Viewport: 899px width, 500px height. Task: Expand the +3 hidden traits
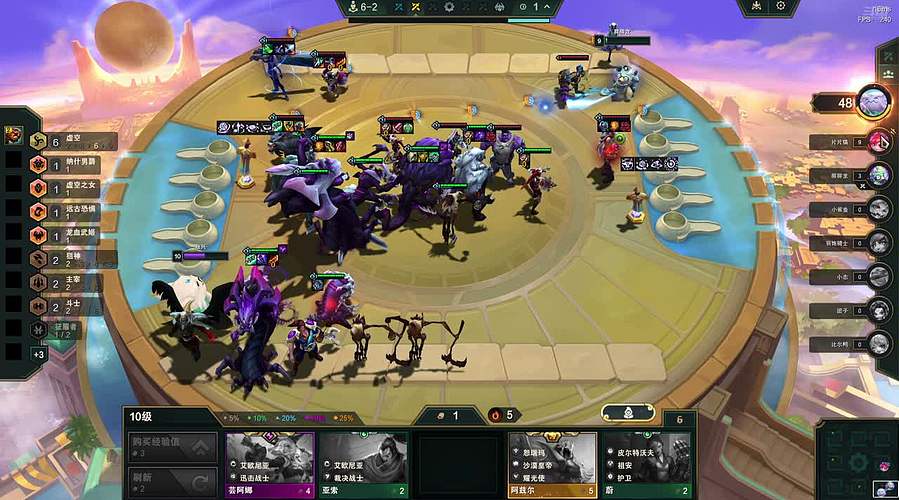tap(39, 354)
